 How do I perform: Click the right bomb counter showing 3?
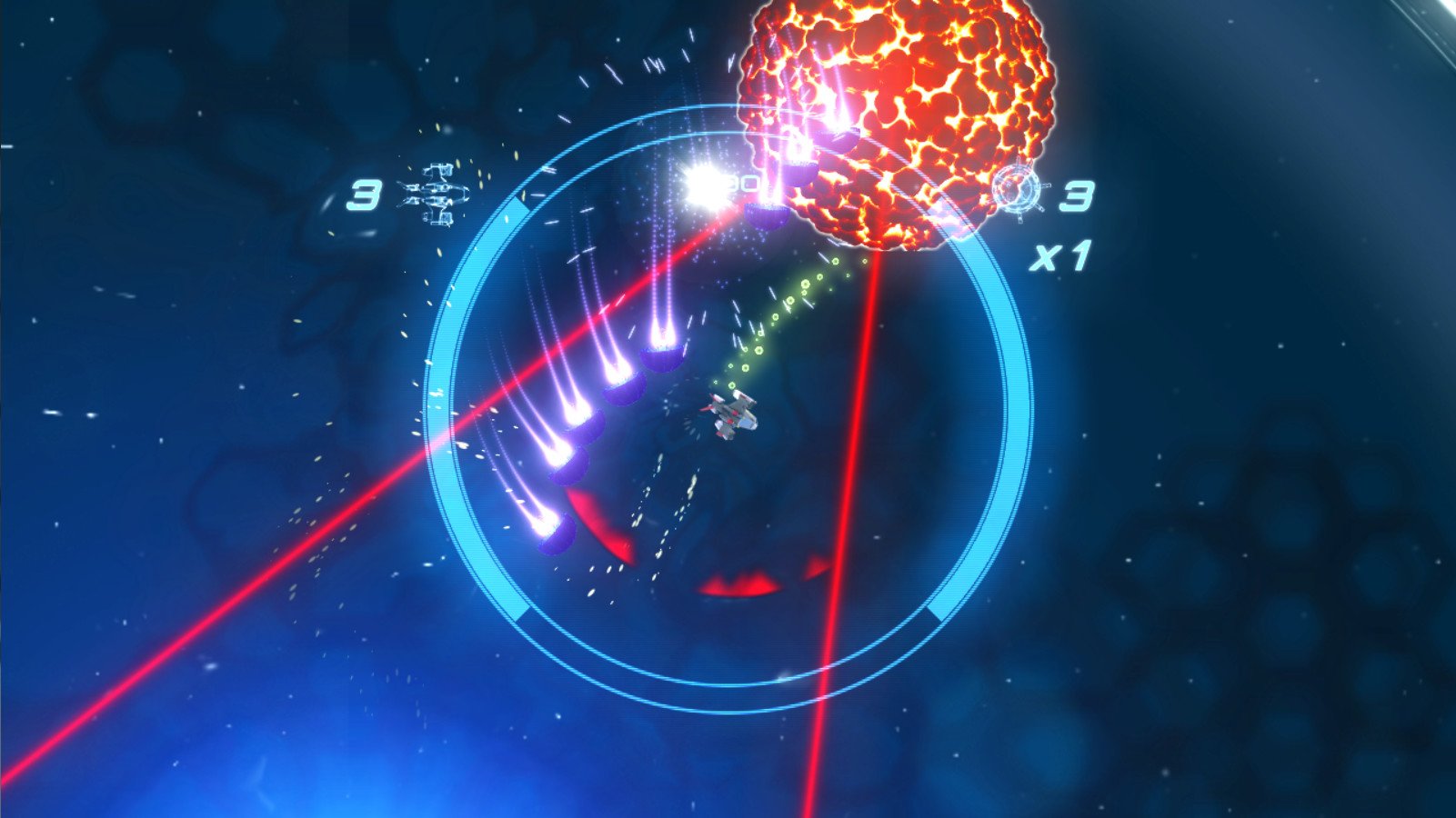pyautogui.click(x=1078, y=196)
